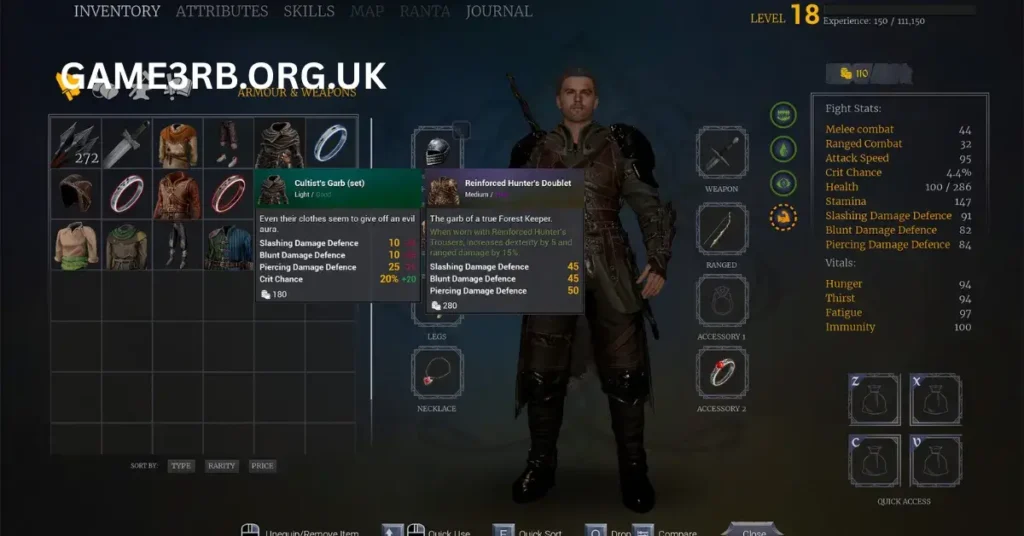
Task: Show the Map tab
Action: [x=367, y=12]
